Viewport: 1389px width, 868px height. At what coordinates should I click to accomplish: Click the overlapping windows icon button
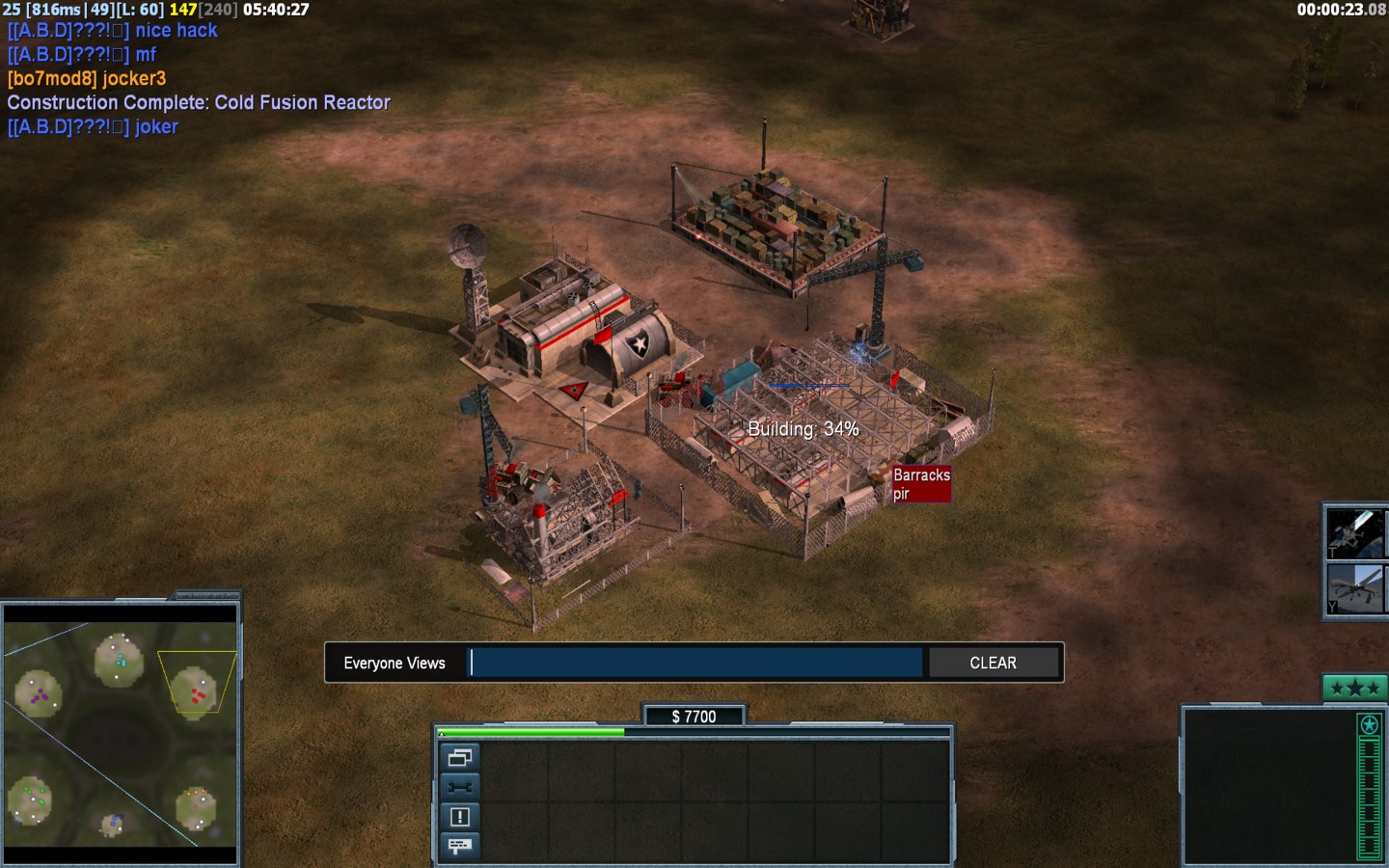(x=459, y=757)
